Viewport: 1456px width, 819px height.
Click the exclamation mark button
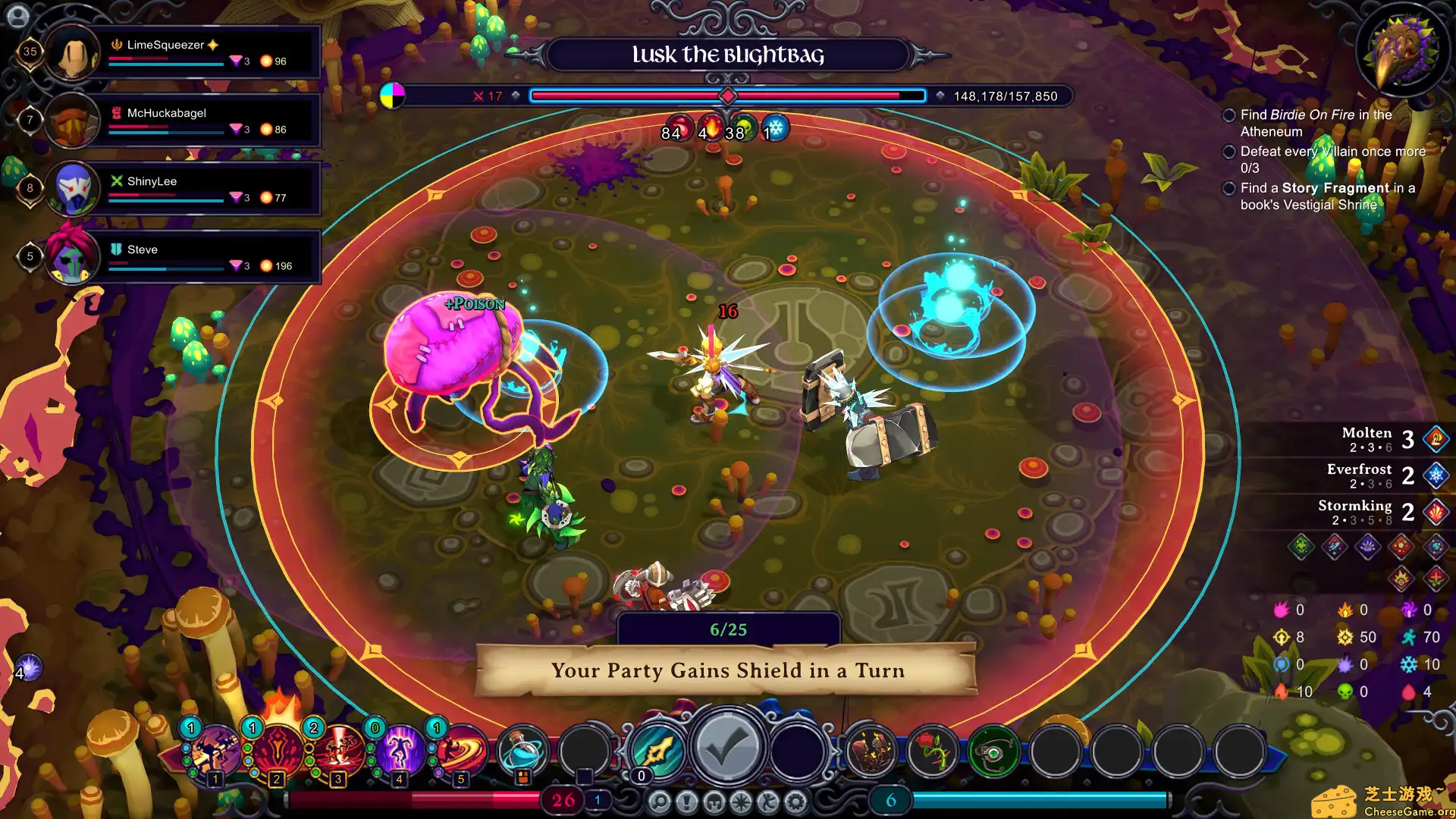pyautogui.click(x=686, y=802)
